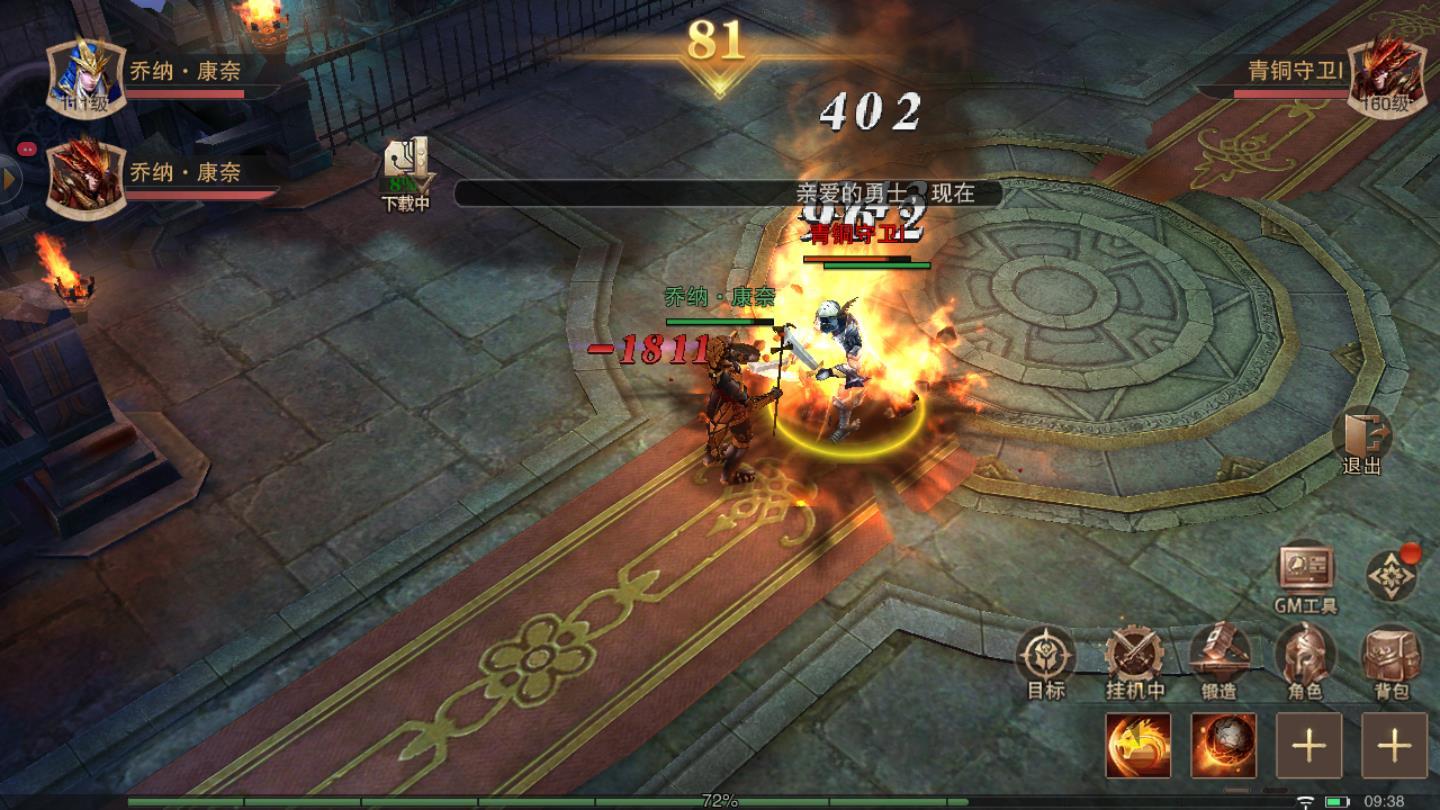
Task: Select the red demon hero portrait
Action: [x=85, y=179]
